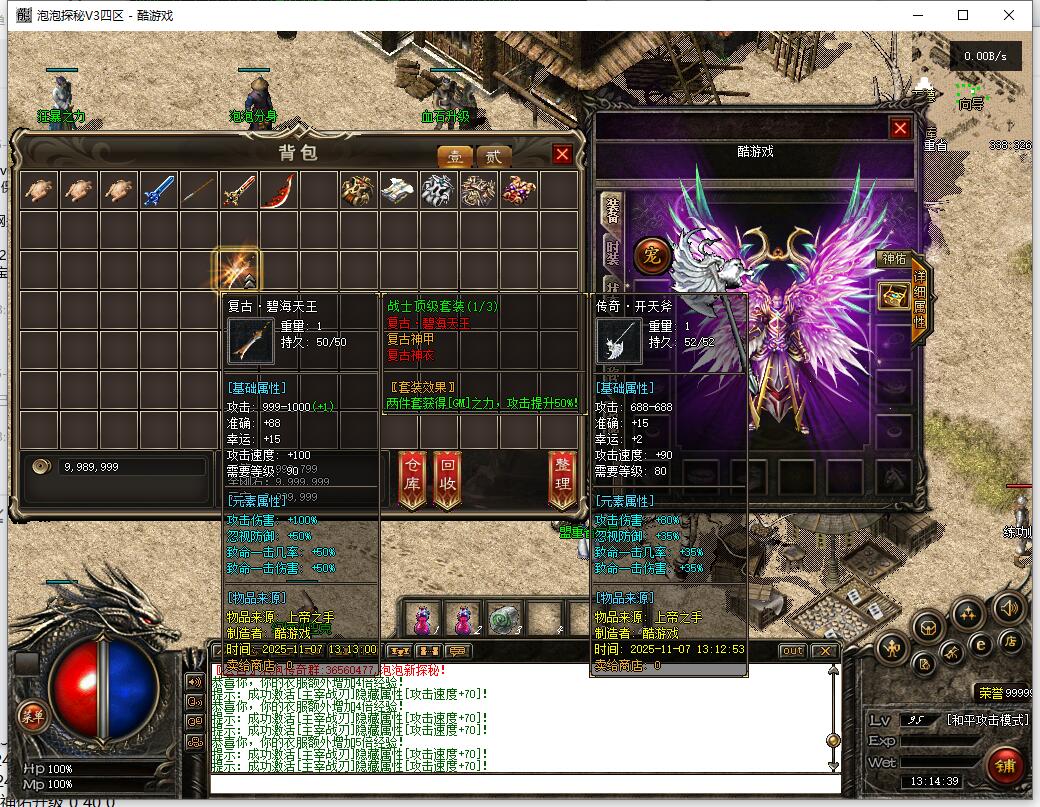Click the 铺 shop round button
The width and height of the screenshot is (1040, 807).
point(1005,765)
